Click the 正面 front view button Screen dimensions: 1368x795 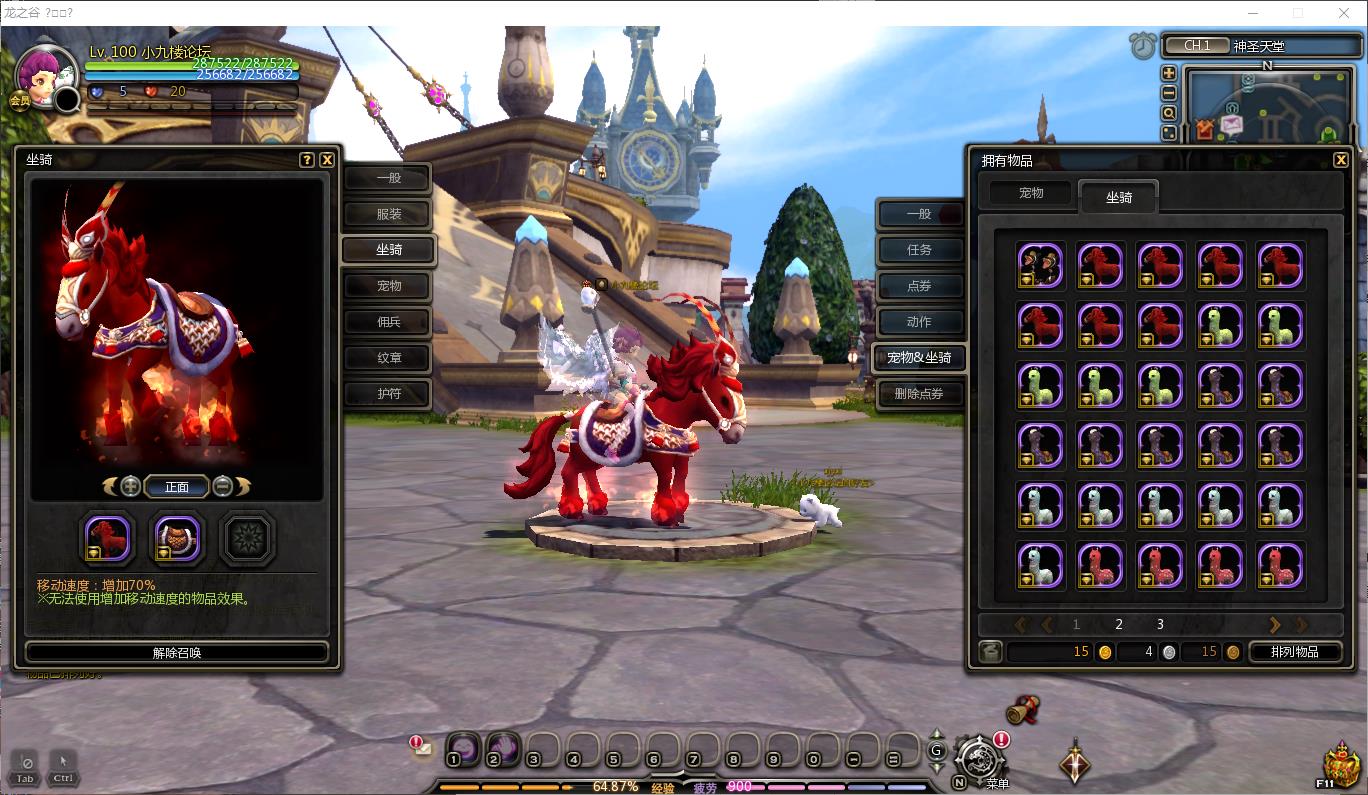click(x=177, y=487)
